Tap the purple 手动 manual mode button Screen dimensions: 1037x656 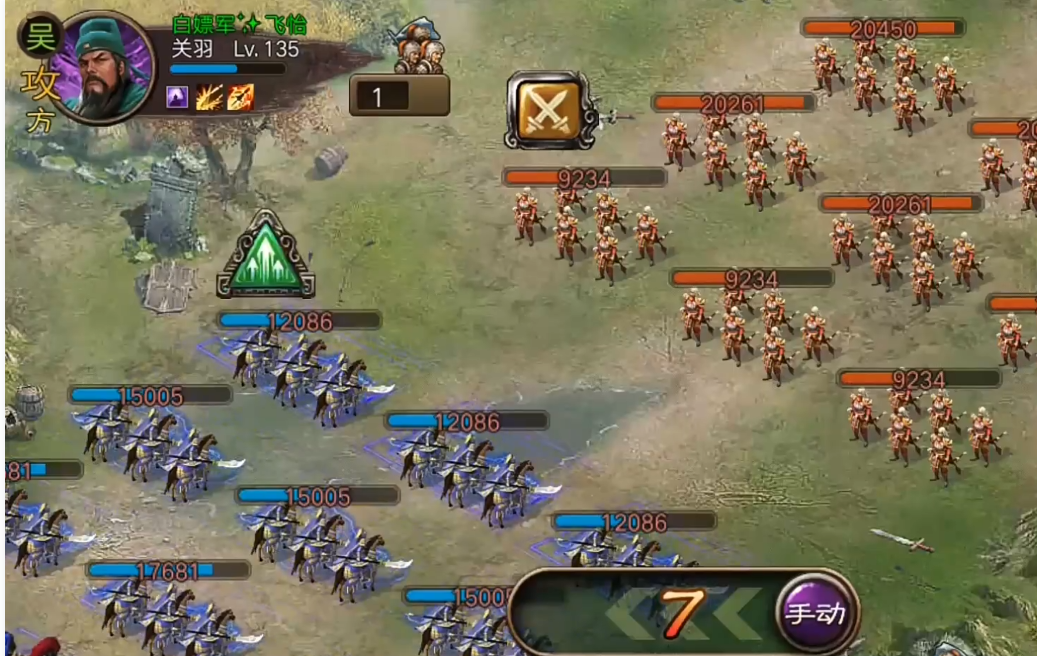[x=815, y=612]
